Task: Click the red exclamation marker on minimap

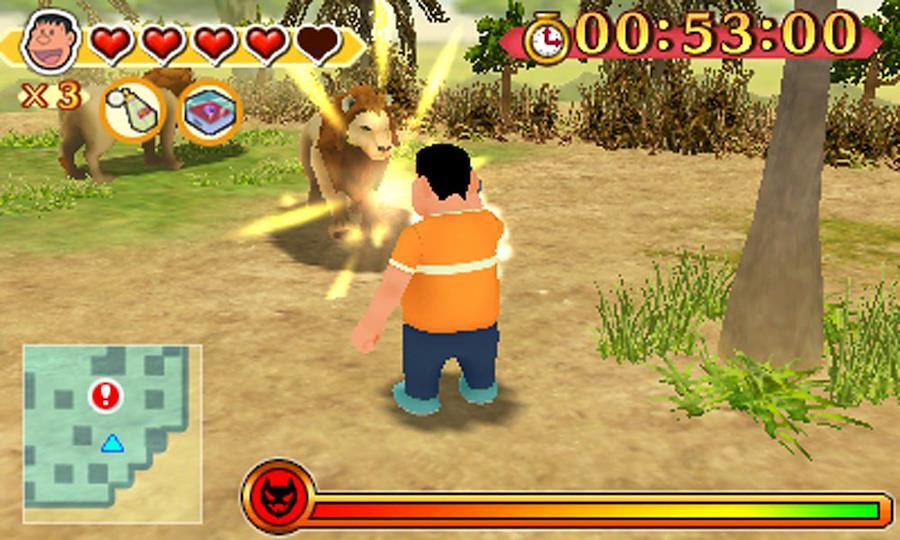Action: click(104, 395)
